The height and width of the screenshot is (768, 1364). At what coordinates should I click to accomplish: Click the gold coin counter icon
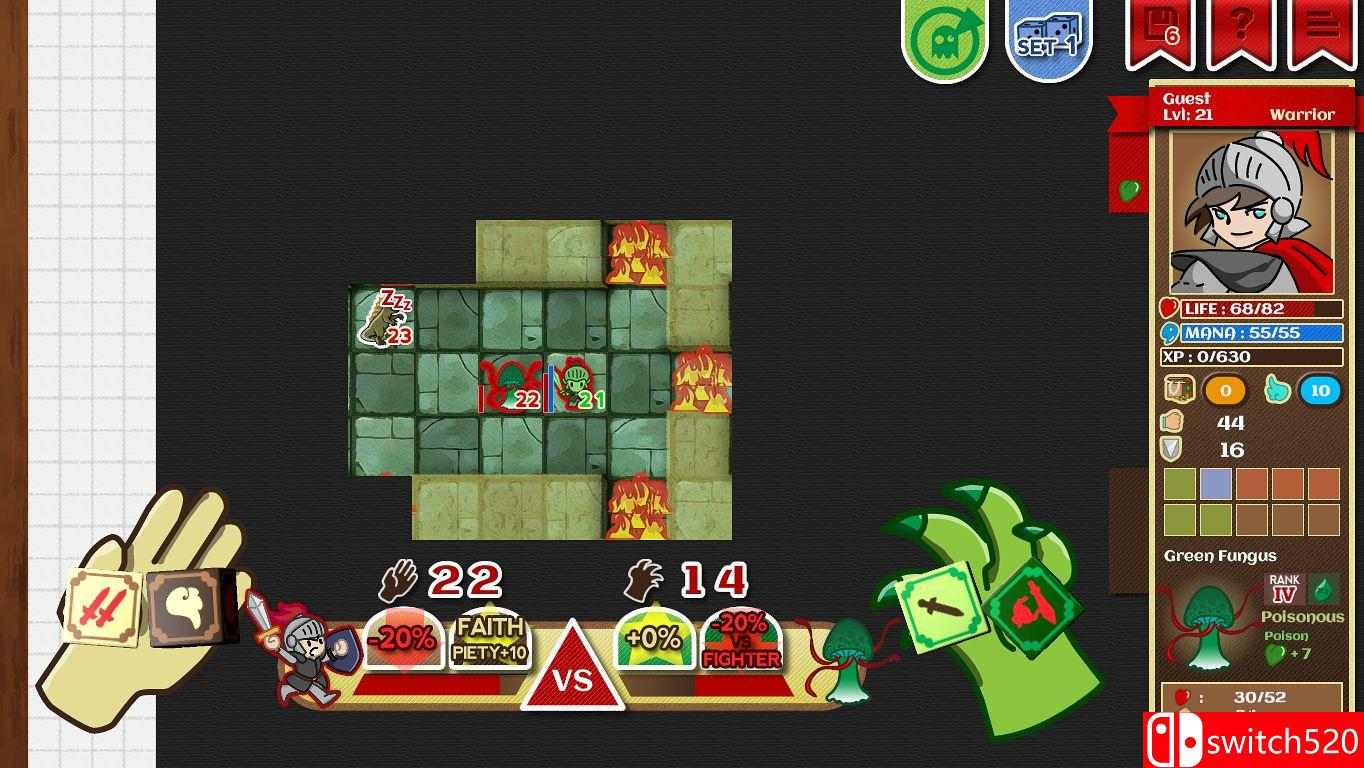pos(1224,389)
